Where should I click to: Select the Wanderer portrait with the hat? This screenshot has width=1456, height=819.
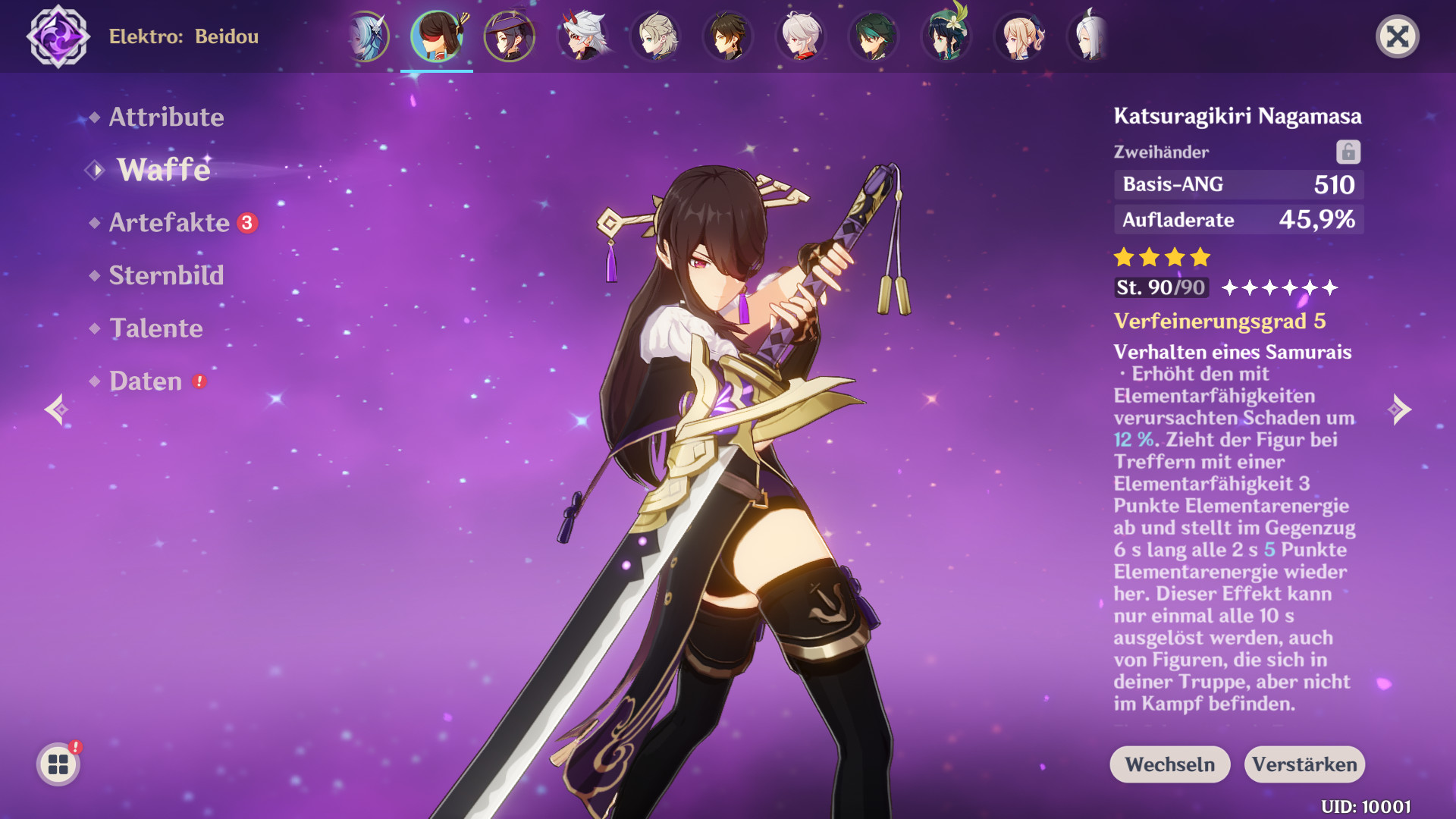pos(510,36)
